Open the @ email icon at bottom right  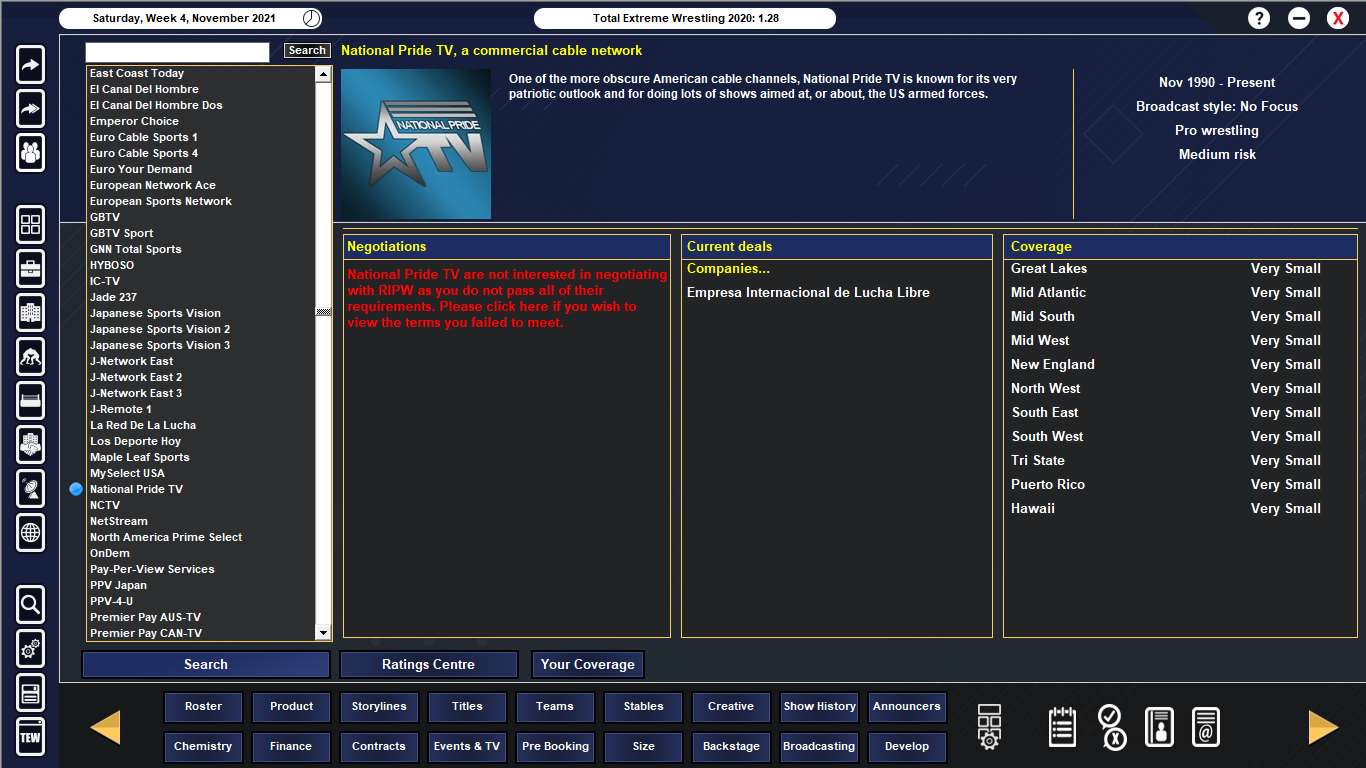tap(1205, 727)
